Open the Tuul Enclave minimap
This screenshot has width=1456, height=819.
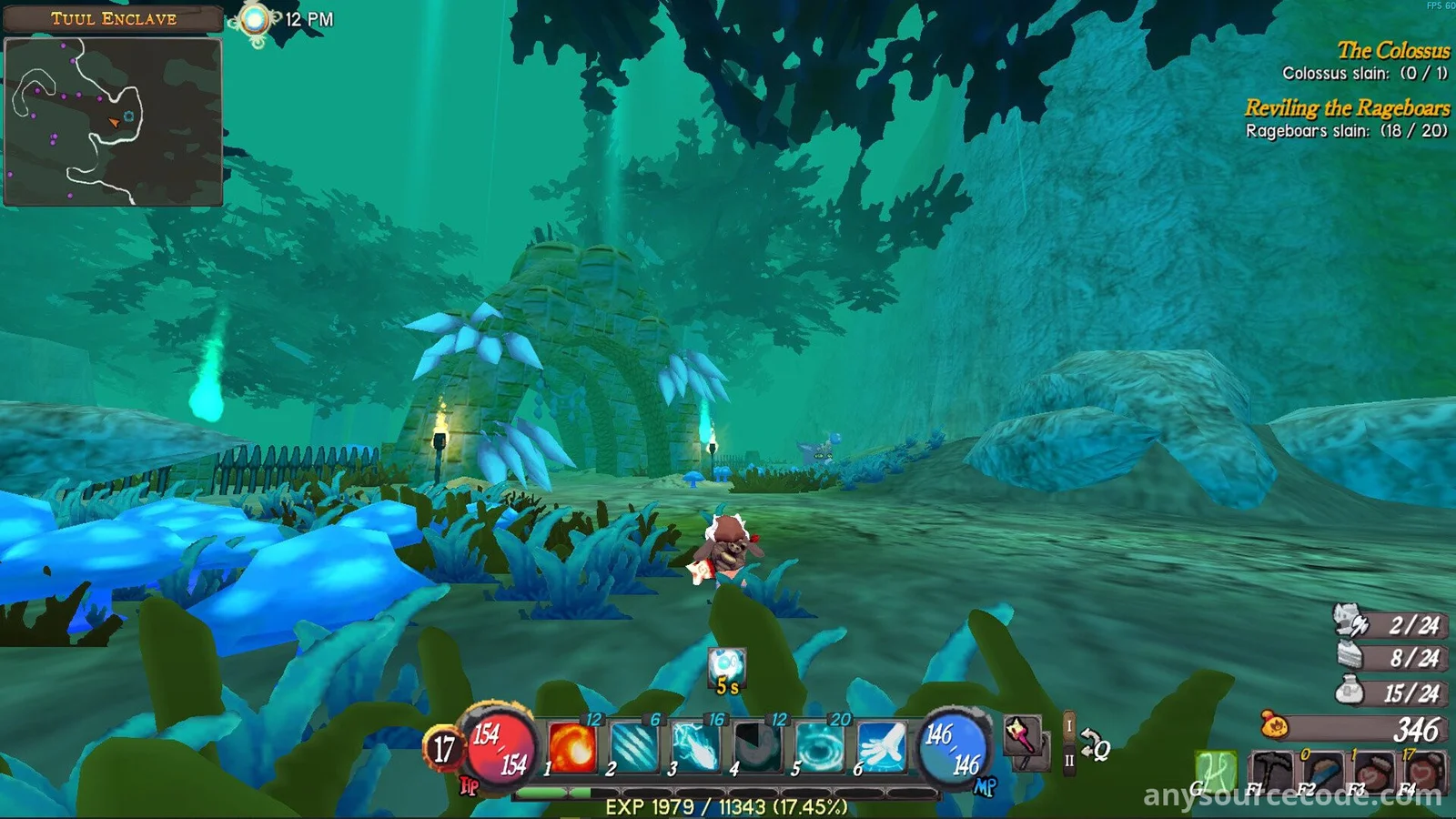tap(114, 121)
